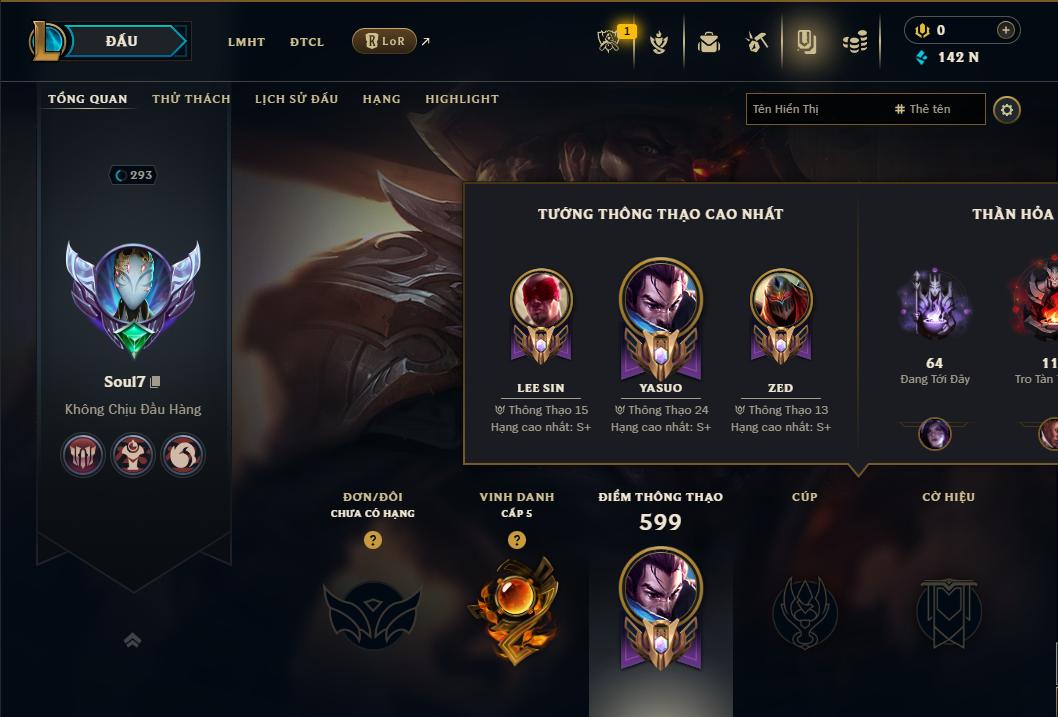Switch to the ĐTCL game tab

(x=307, y=42)
